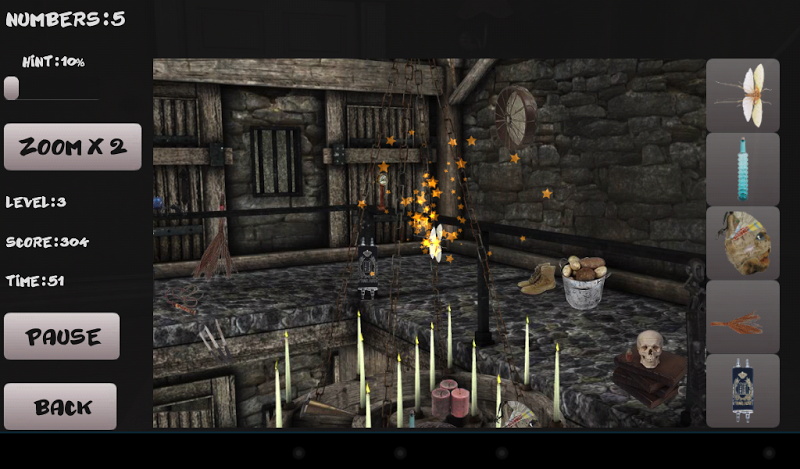Pick the painted face mask item tile
The height and width of the screenshot is (469, 800).
743,243
